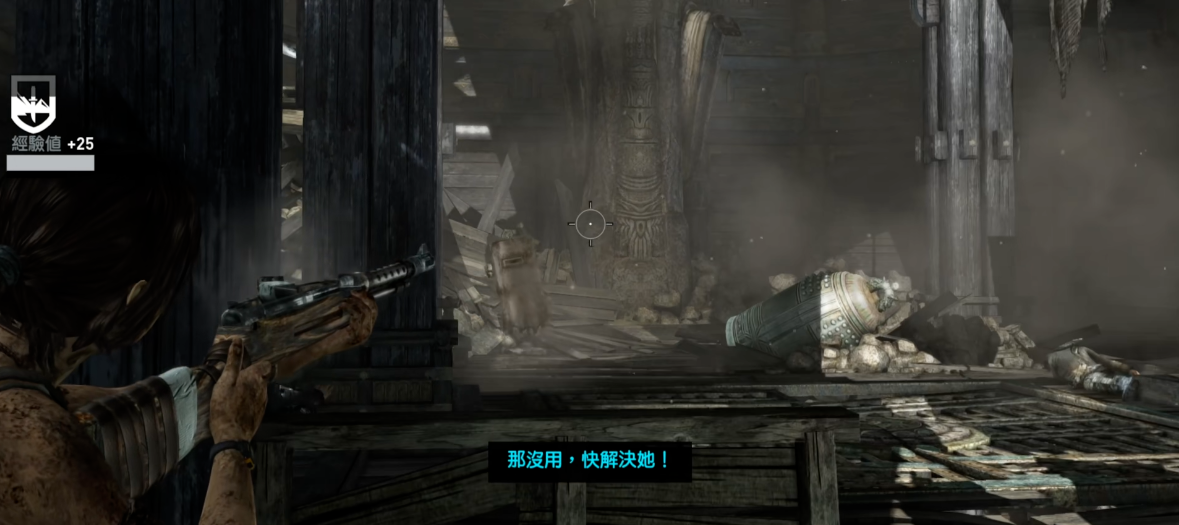Click the experience shield emblem icon
1179x525 pixels.
[33, 104]
